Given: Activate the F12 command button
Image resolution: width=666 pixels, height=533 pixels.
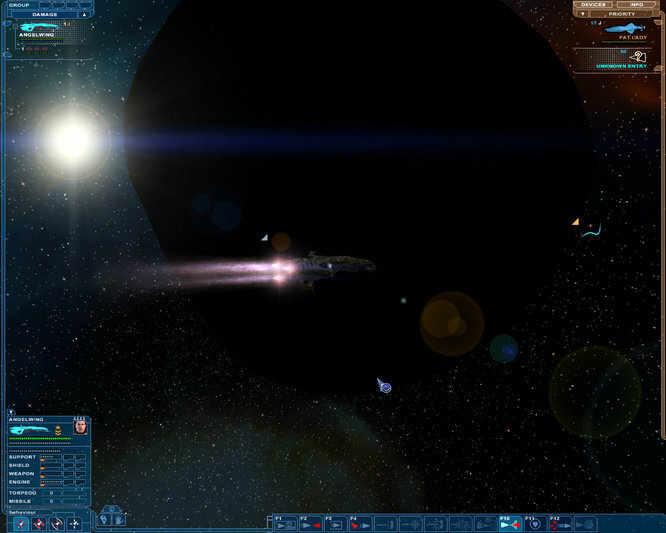Looking at the screenshot, I should (x=559, y=523).
